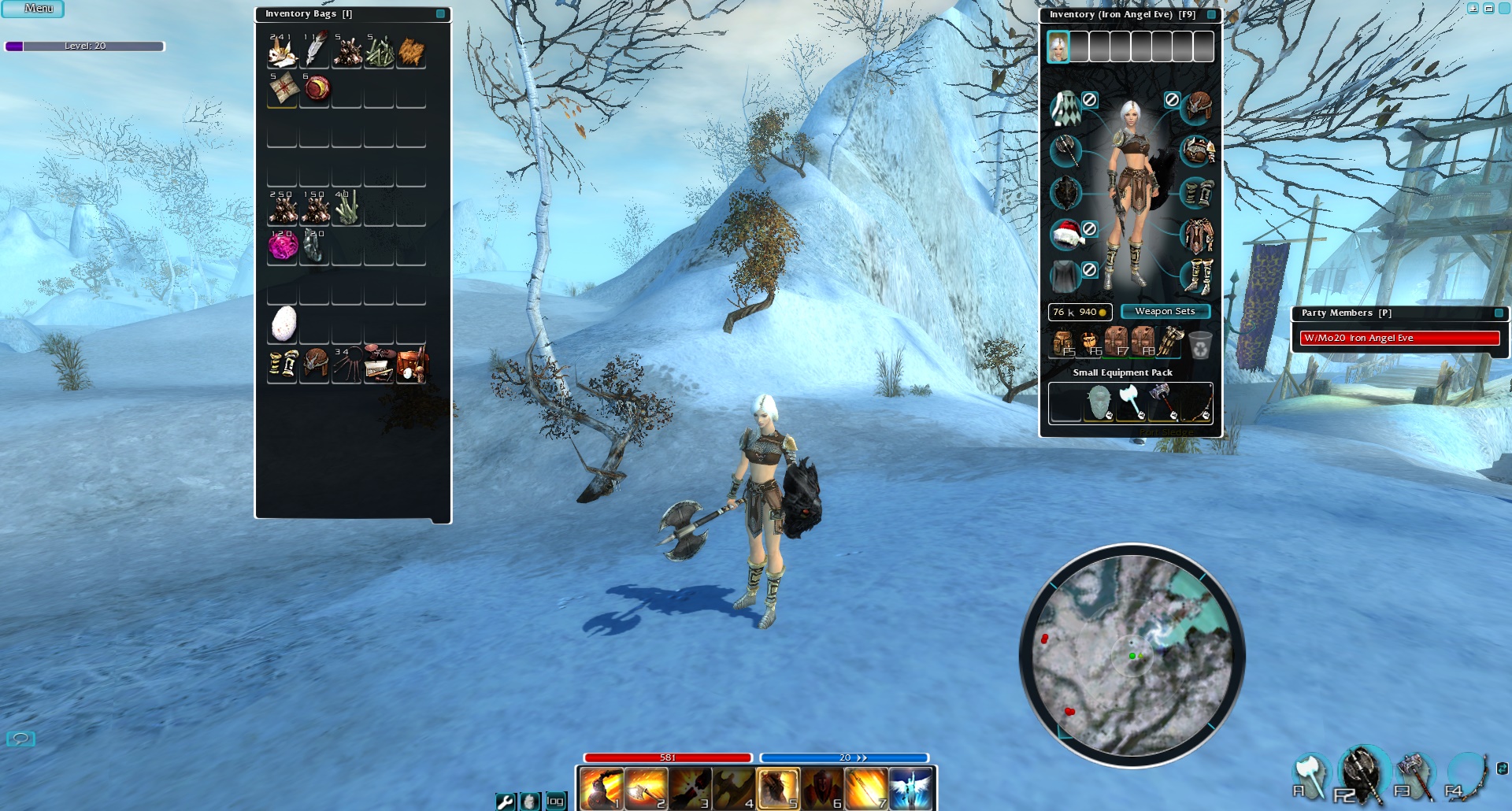Select the equipped black shield slot
Screen dimensions: 1512x811
(1065, 192)
